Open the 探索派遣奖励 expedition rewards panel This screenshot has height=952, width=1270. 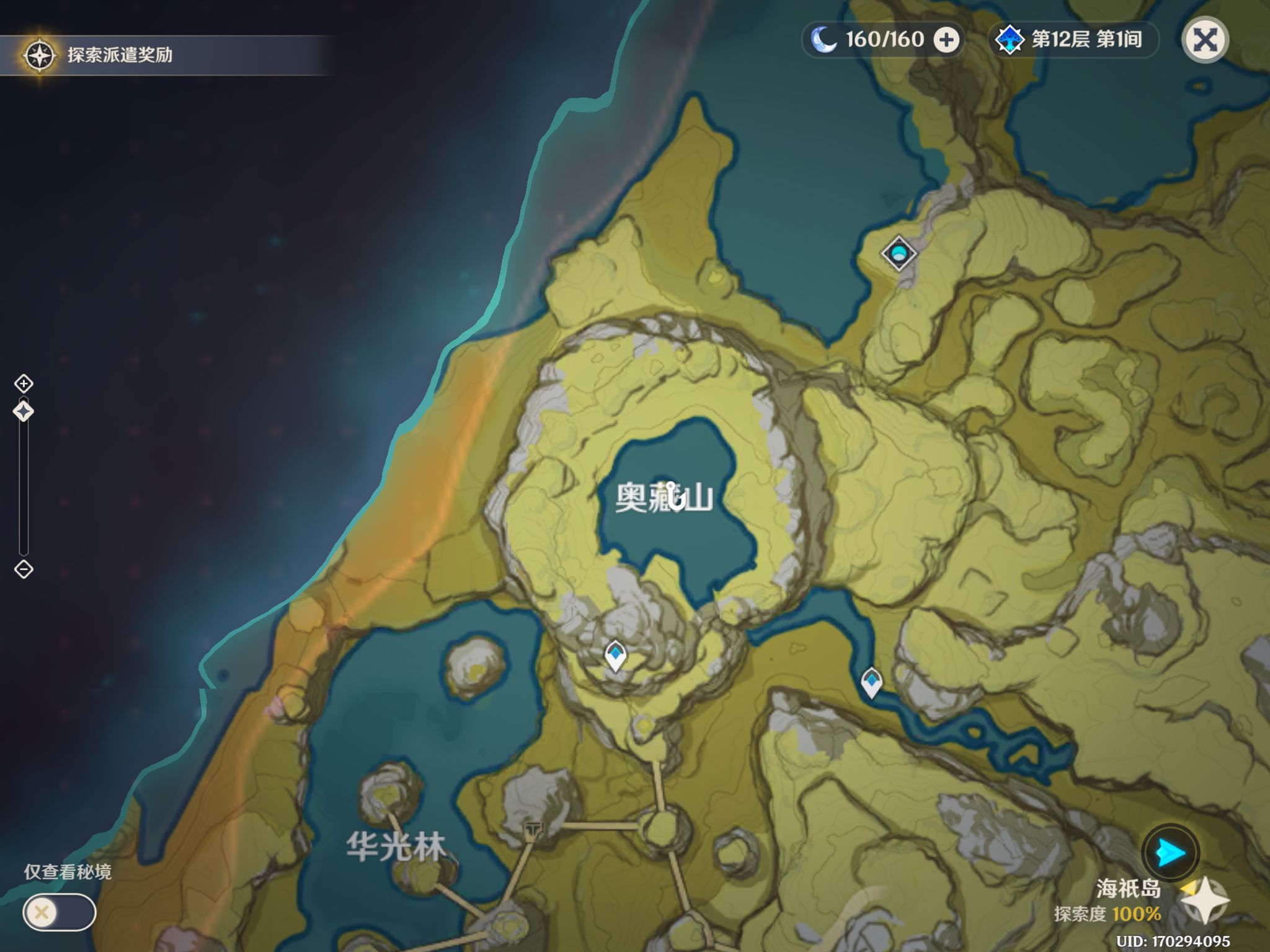click(99, 55)
